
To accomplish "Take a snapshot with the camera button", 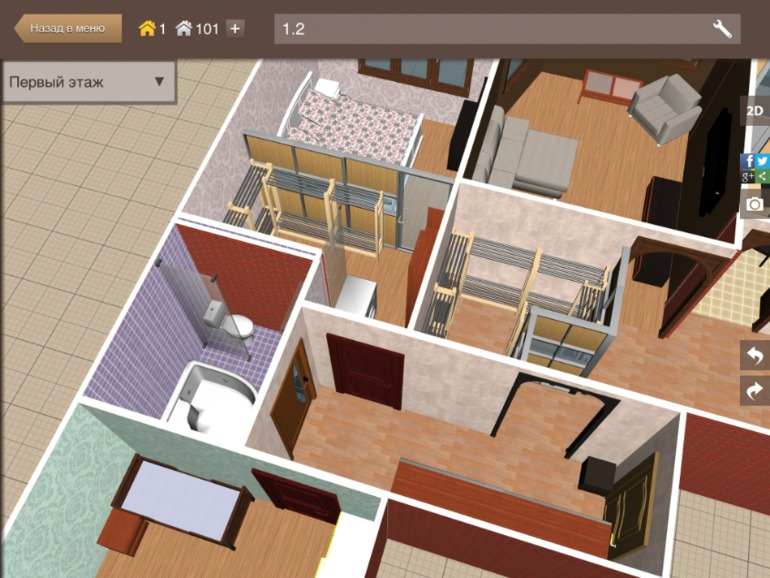I will (x=755, y=204).
